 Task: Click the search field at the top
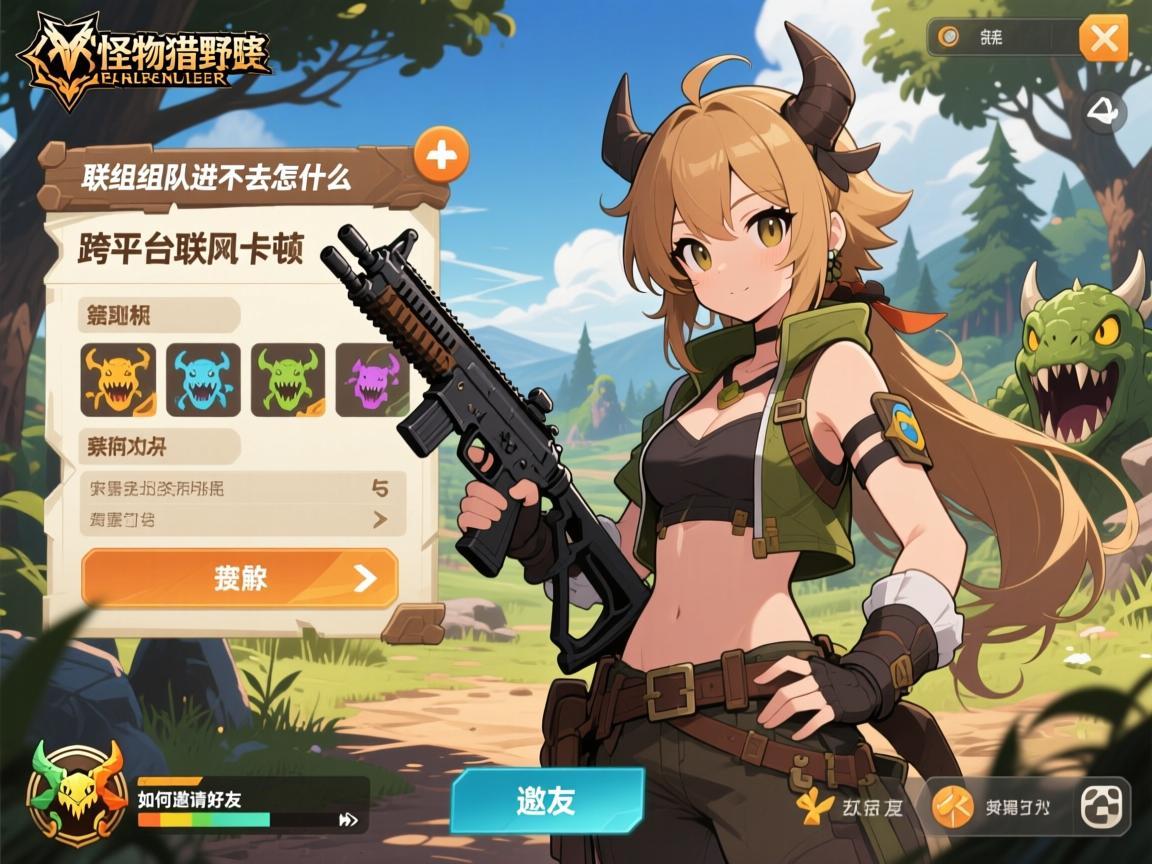click(x=1001, y=38)
